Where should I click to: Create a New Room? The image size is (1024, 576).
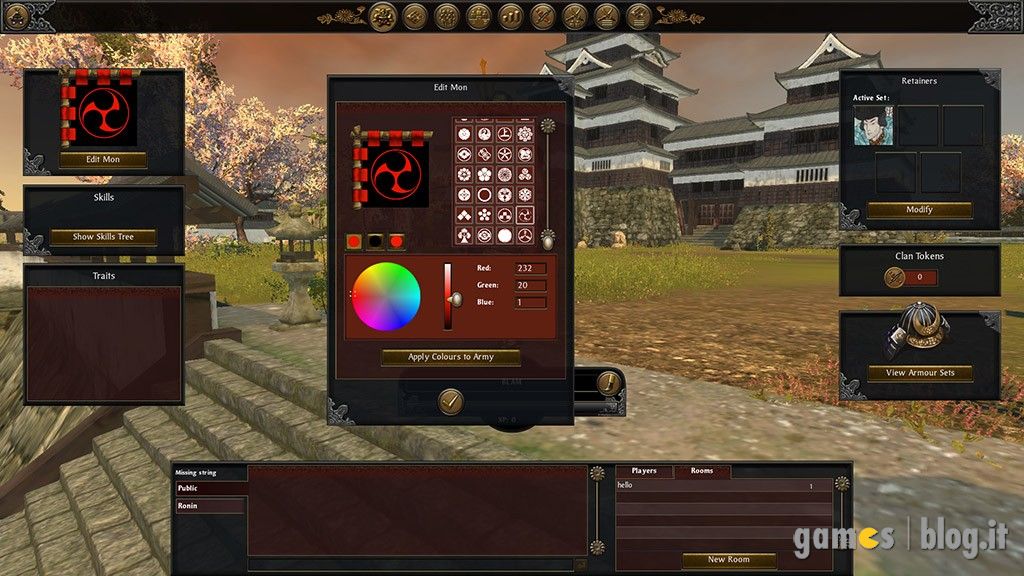(728, 559)
